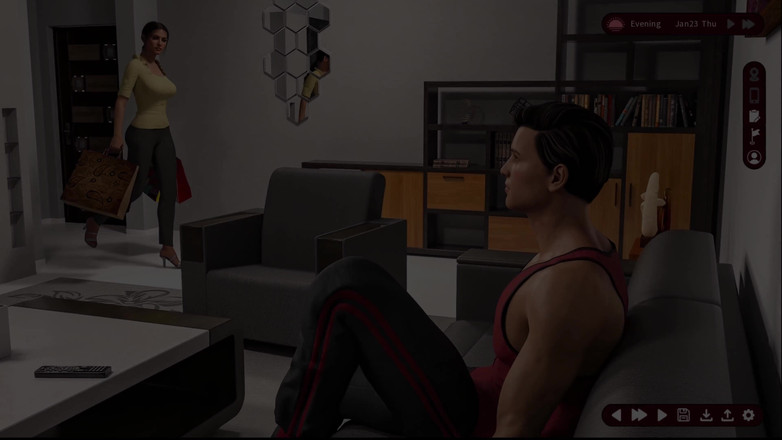This screenshot has width=782, height=440.
Task: Open the map location pin icon
Action: 754,75
